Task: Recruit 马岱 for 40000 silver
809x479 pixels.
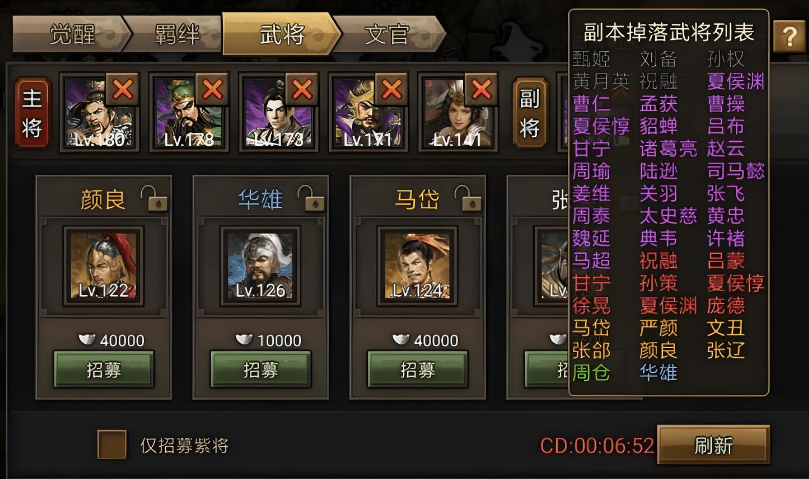Action: [x=417, y=369]
